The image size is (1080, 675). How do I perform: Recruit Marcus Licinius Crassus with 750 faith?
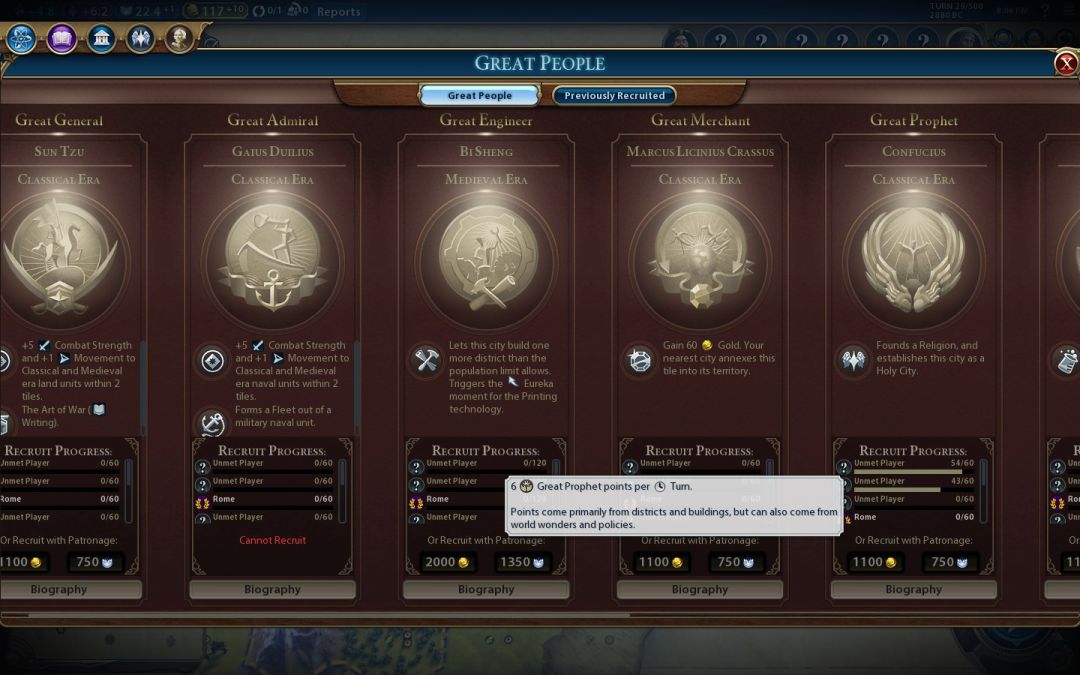point(734,562)
